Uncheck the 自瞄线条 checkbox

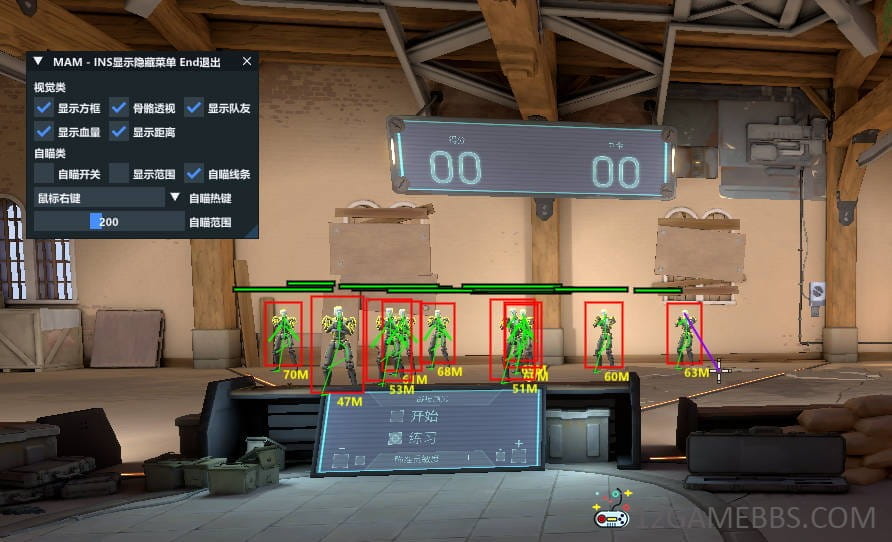click(194, 174)
